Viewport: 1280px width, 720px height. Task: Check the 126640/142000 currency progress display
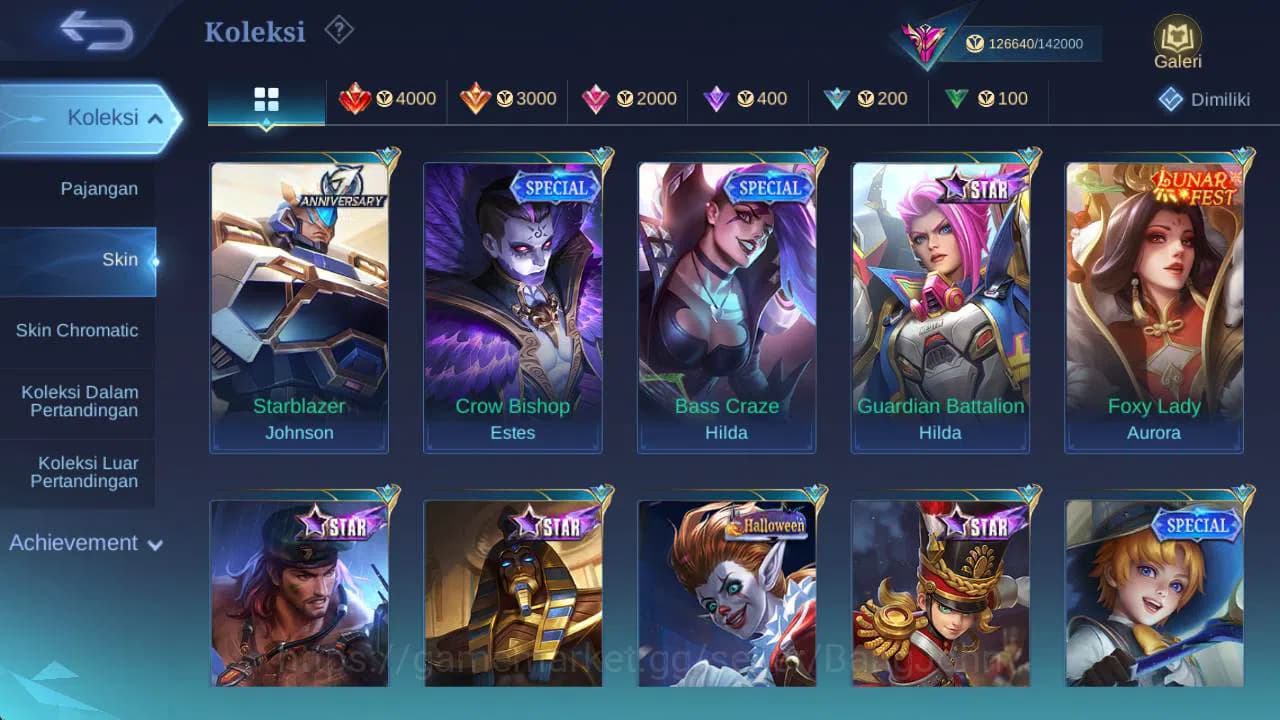1030,43
